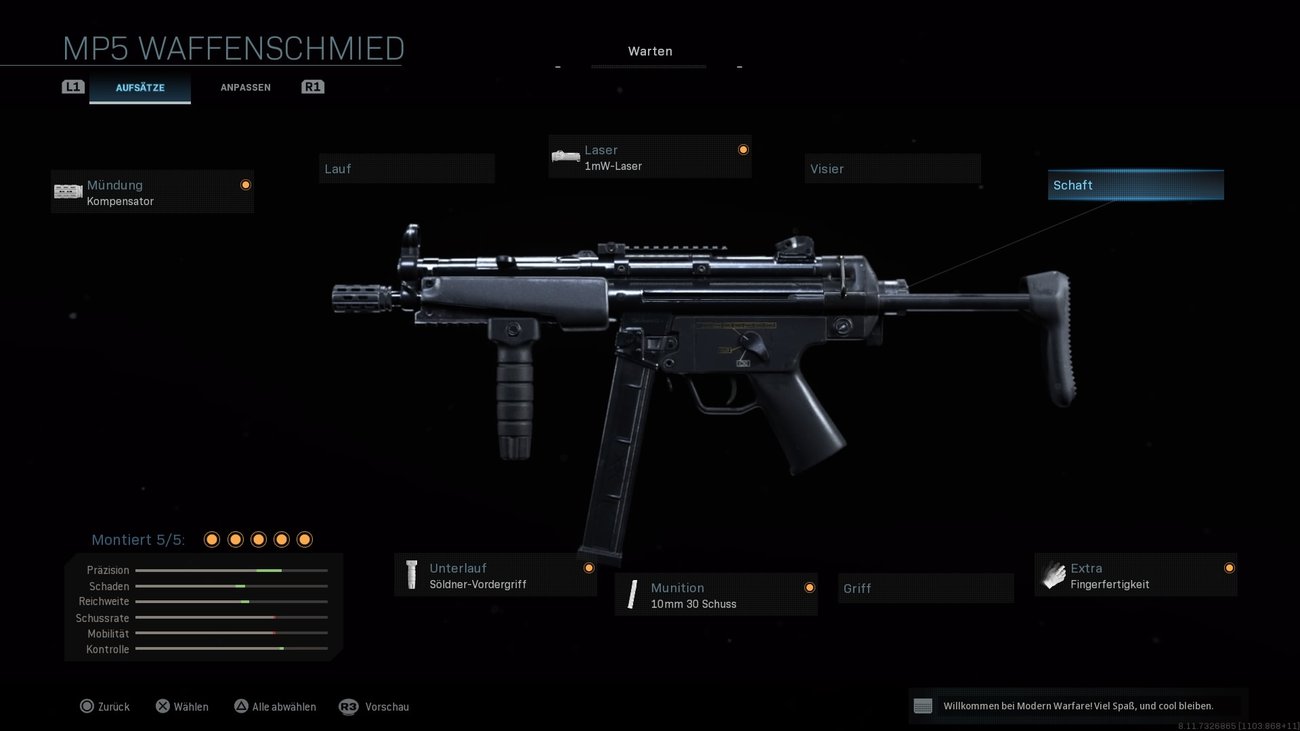Image resolution: width=1300 pixels, height=731 pixels.
Task: Open the empty Lauf attachment slot
Action: pos(406,168)
